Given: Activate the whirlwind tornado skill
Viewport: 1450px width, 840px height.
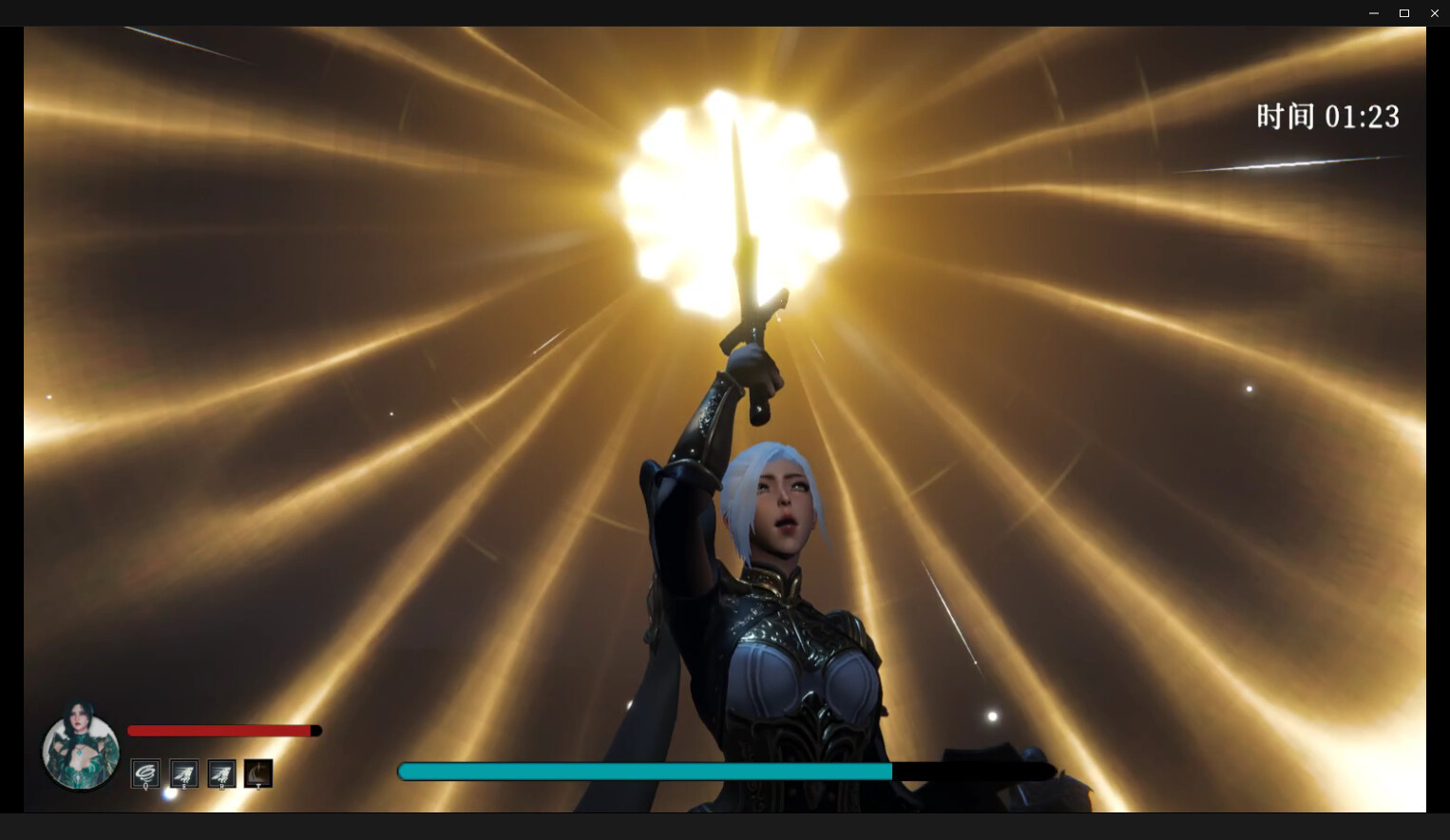Looking at the screenshot, I should 145,773.
